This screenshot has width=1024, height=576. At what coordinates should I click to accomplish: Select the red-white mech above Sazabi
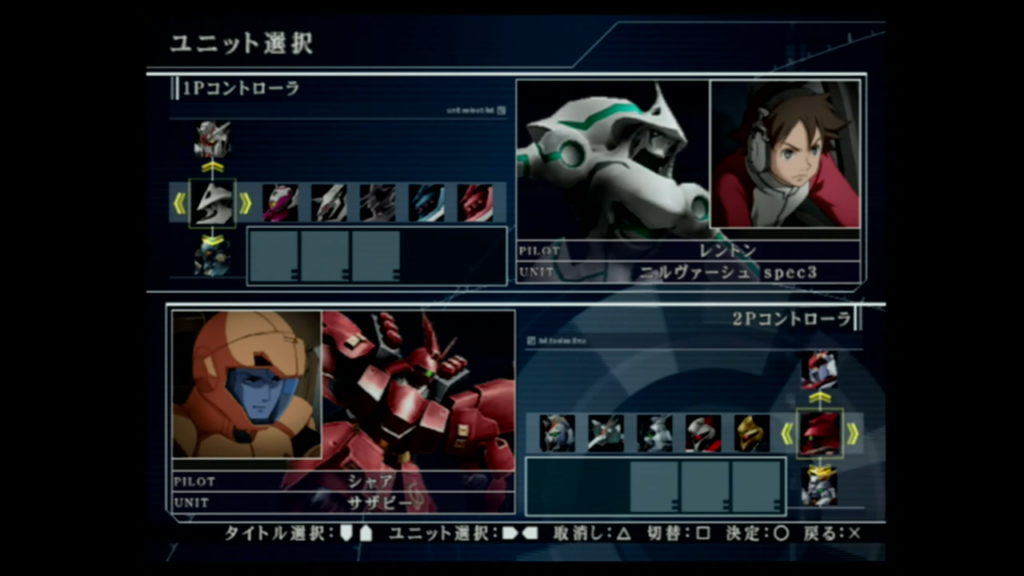click(x=819, y=371)
